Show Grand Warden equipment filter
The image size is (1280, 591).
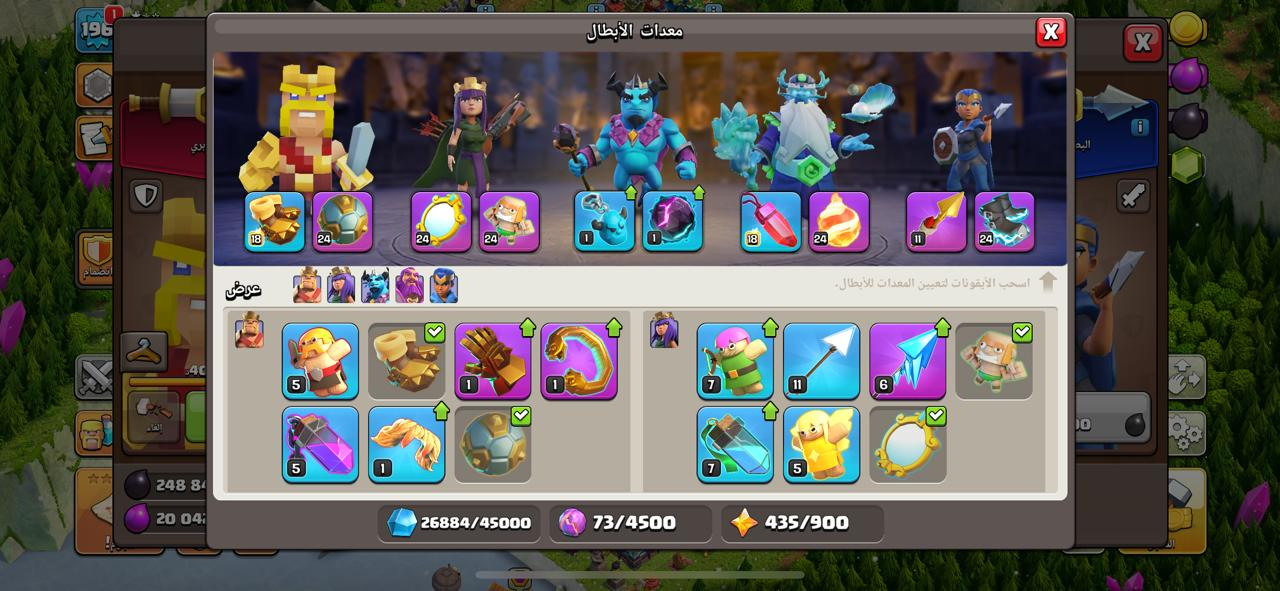409,286
